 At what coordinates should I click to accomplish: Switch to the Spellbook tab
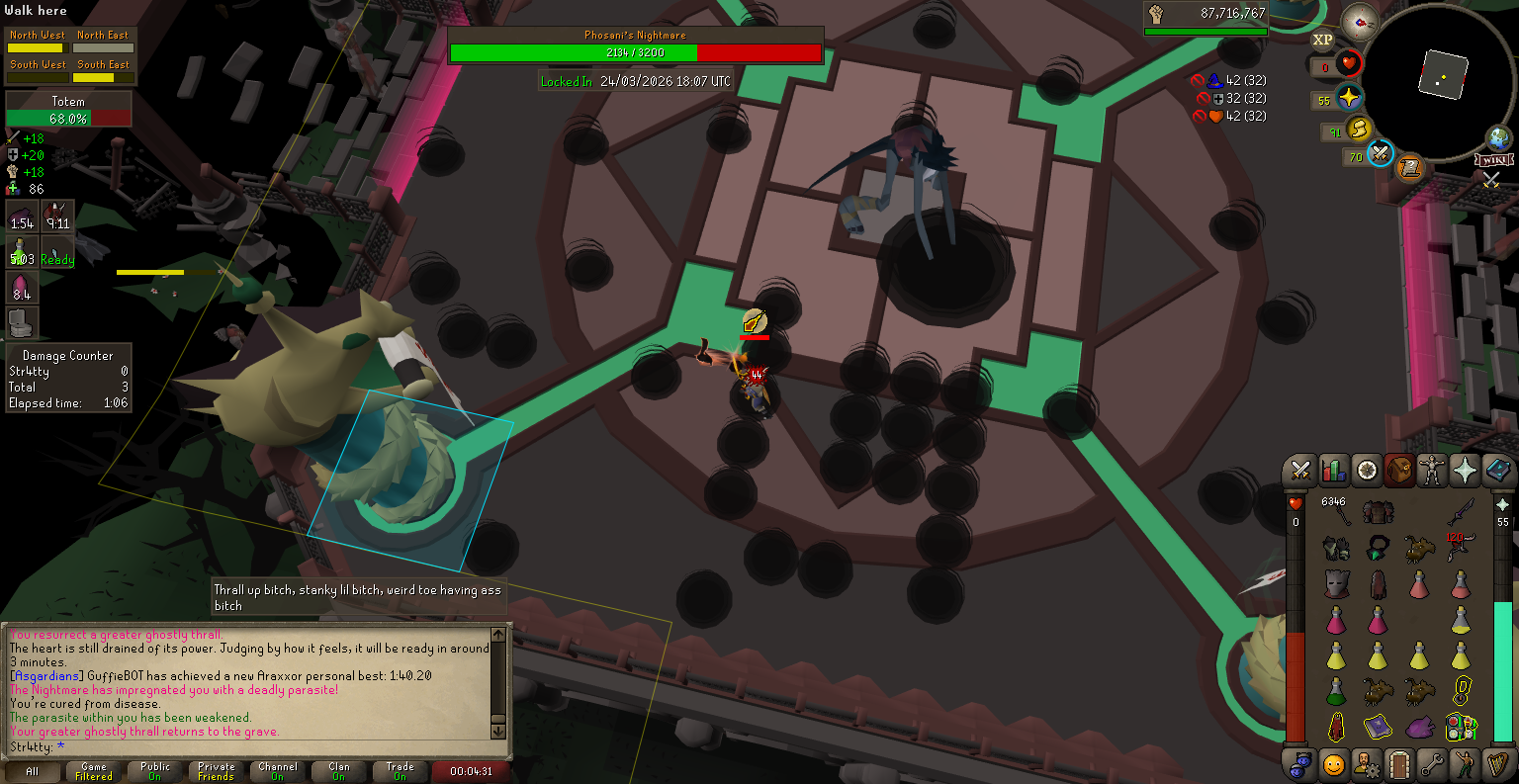(x=1497, y=471)
